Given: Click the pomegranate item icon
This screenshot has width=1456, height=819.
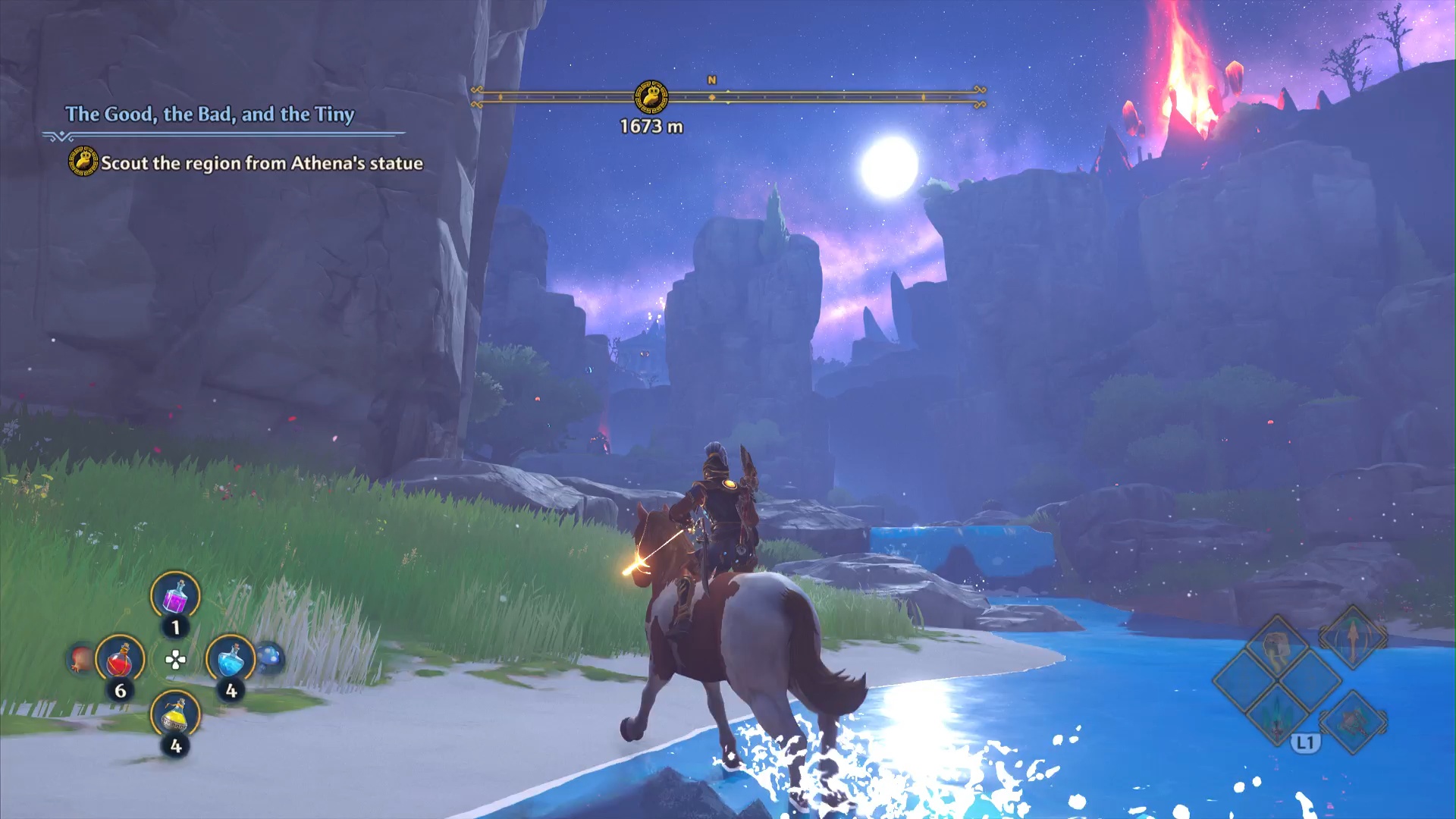Looking at the screenshot, I should 82,658.
